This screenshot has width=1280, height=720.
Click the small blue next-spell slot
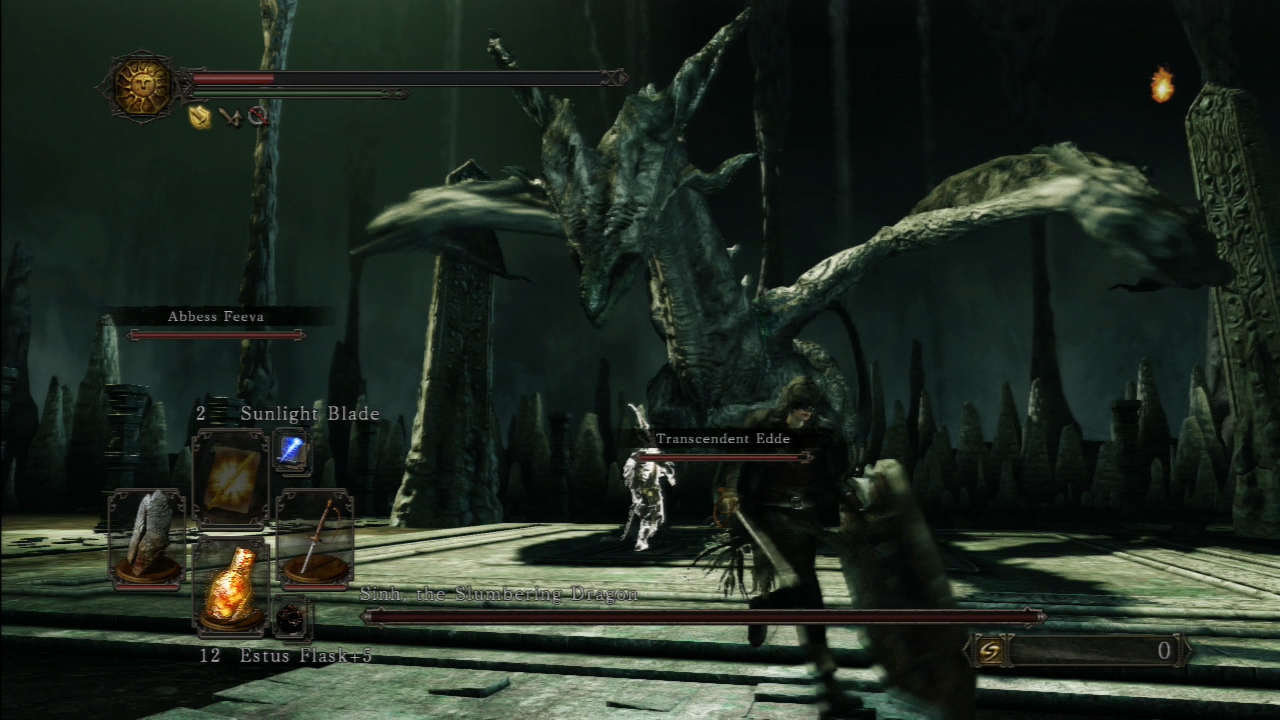pyautogui.click(x=292, y=452)
